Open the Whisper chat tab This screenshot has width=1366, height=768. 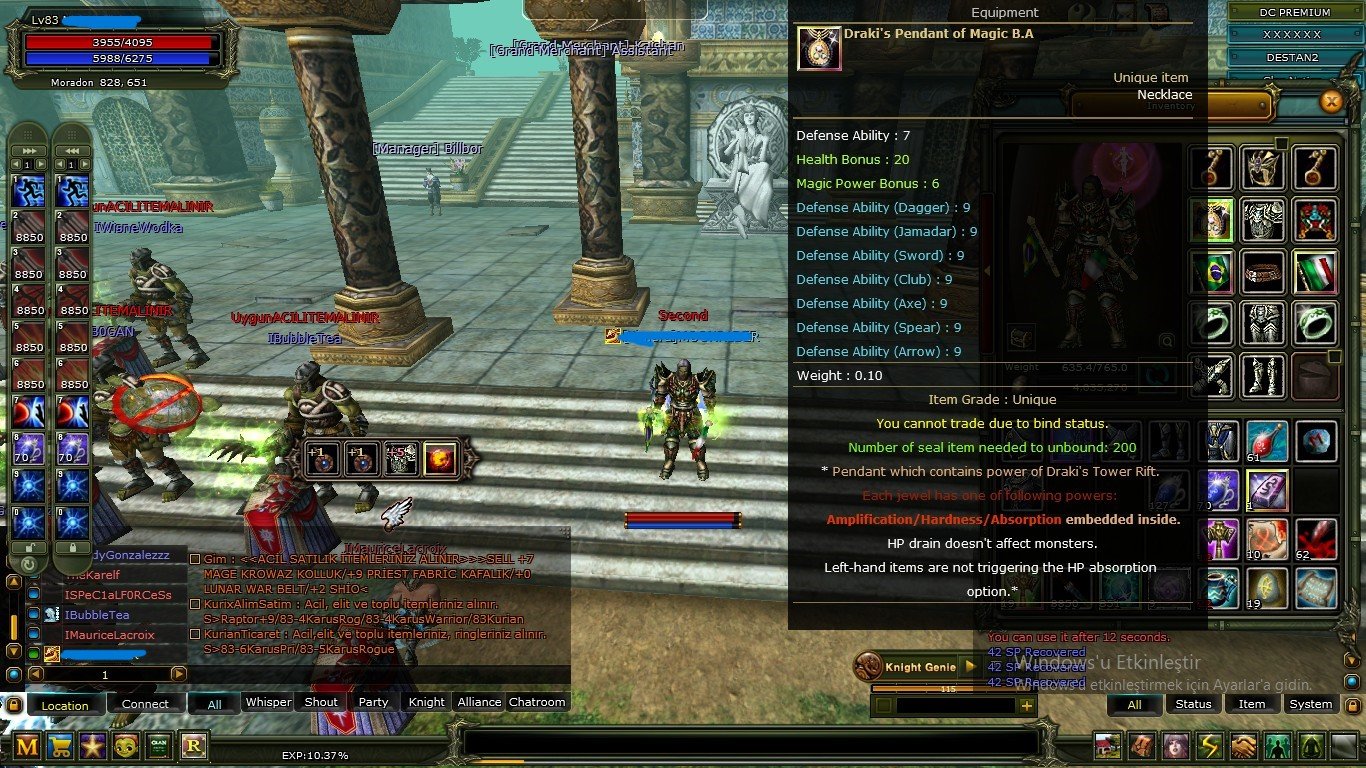267,702
